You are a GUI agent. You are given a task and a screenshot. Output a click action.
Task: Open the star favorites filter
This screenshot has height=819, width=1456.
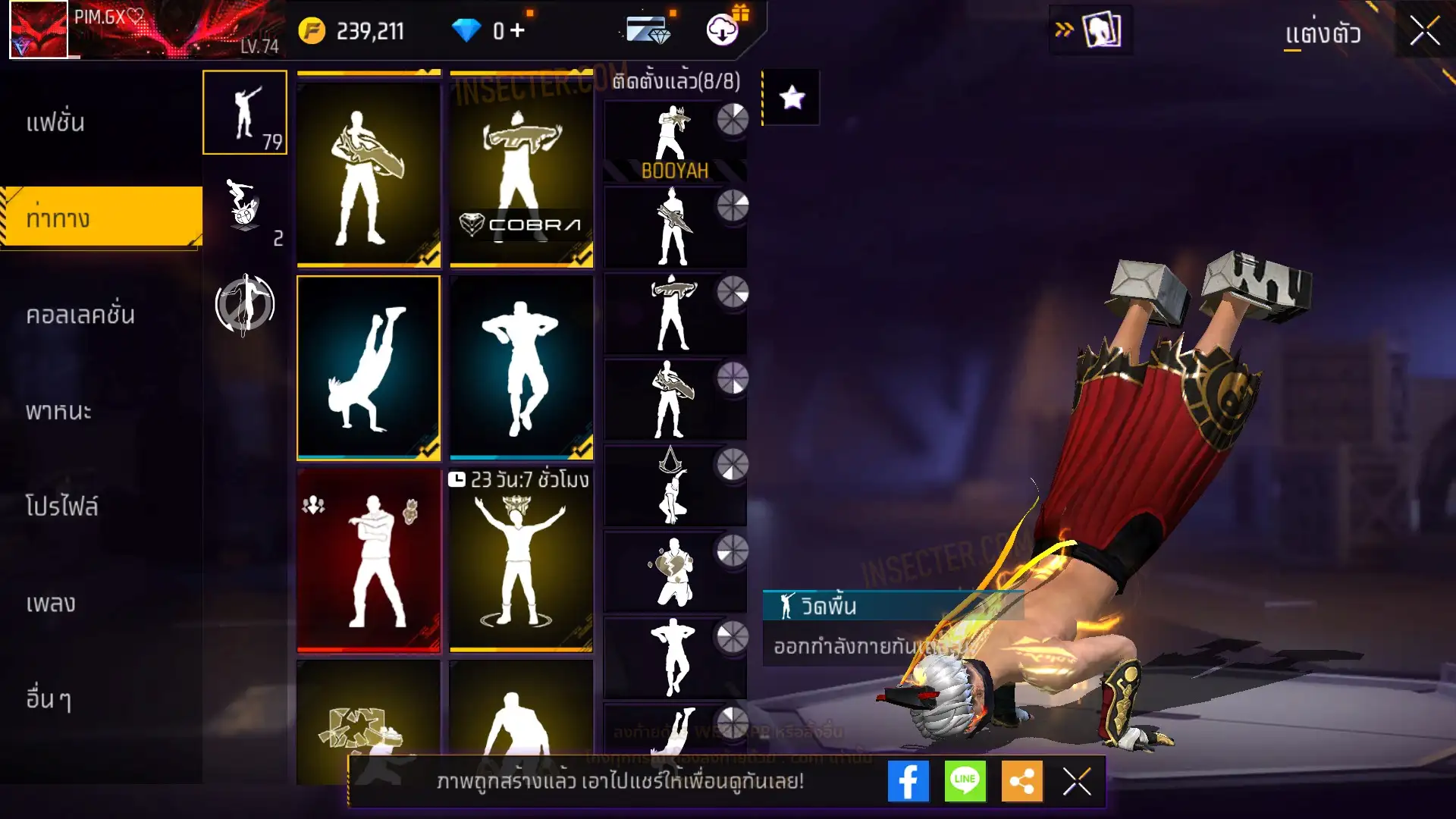click(x=792, y=97)
